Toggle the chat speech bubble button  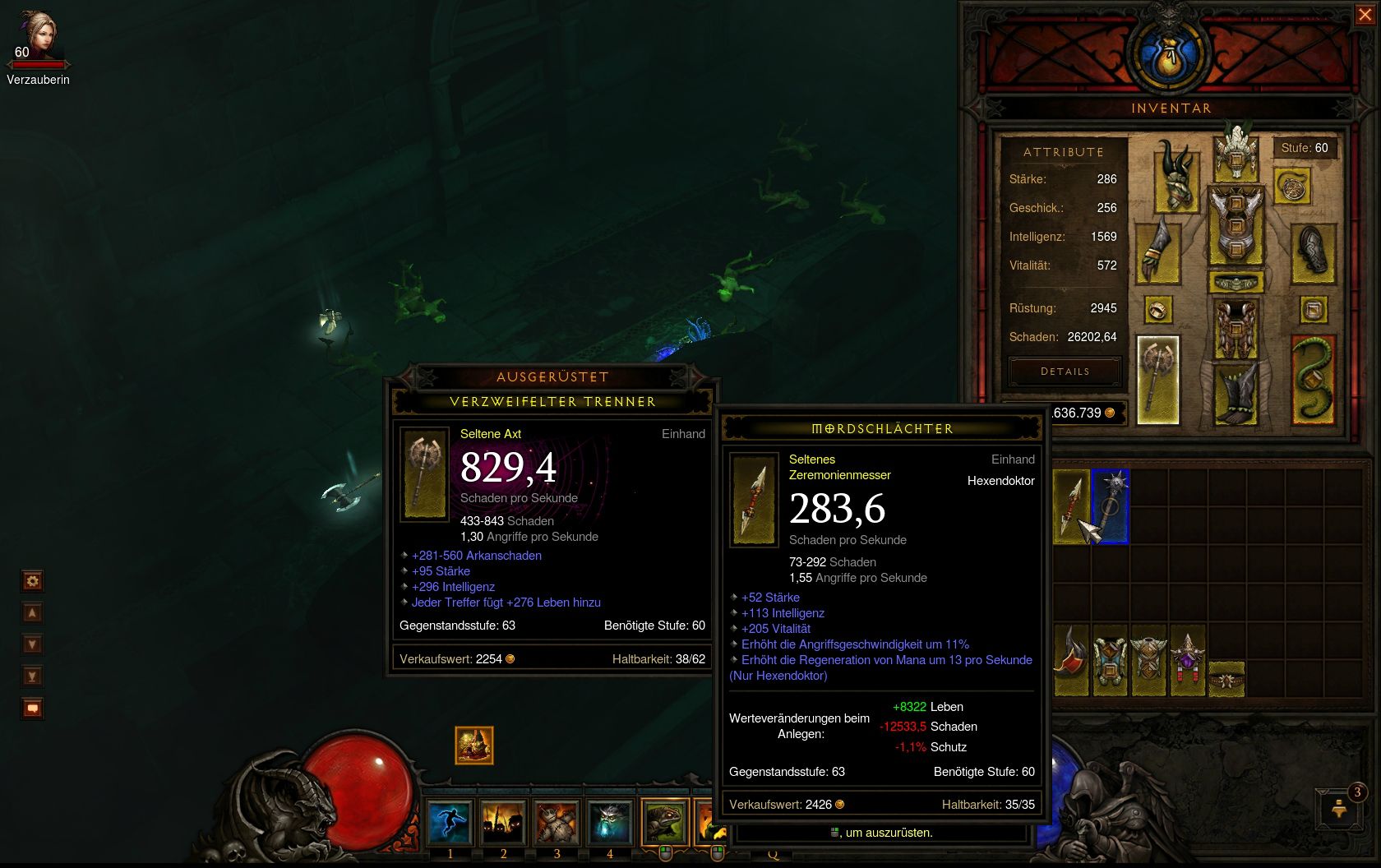[x=32, y=708]
